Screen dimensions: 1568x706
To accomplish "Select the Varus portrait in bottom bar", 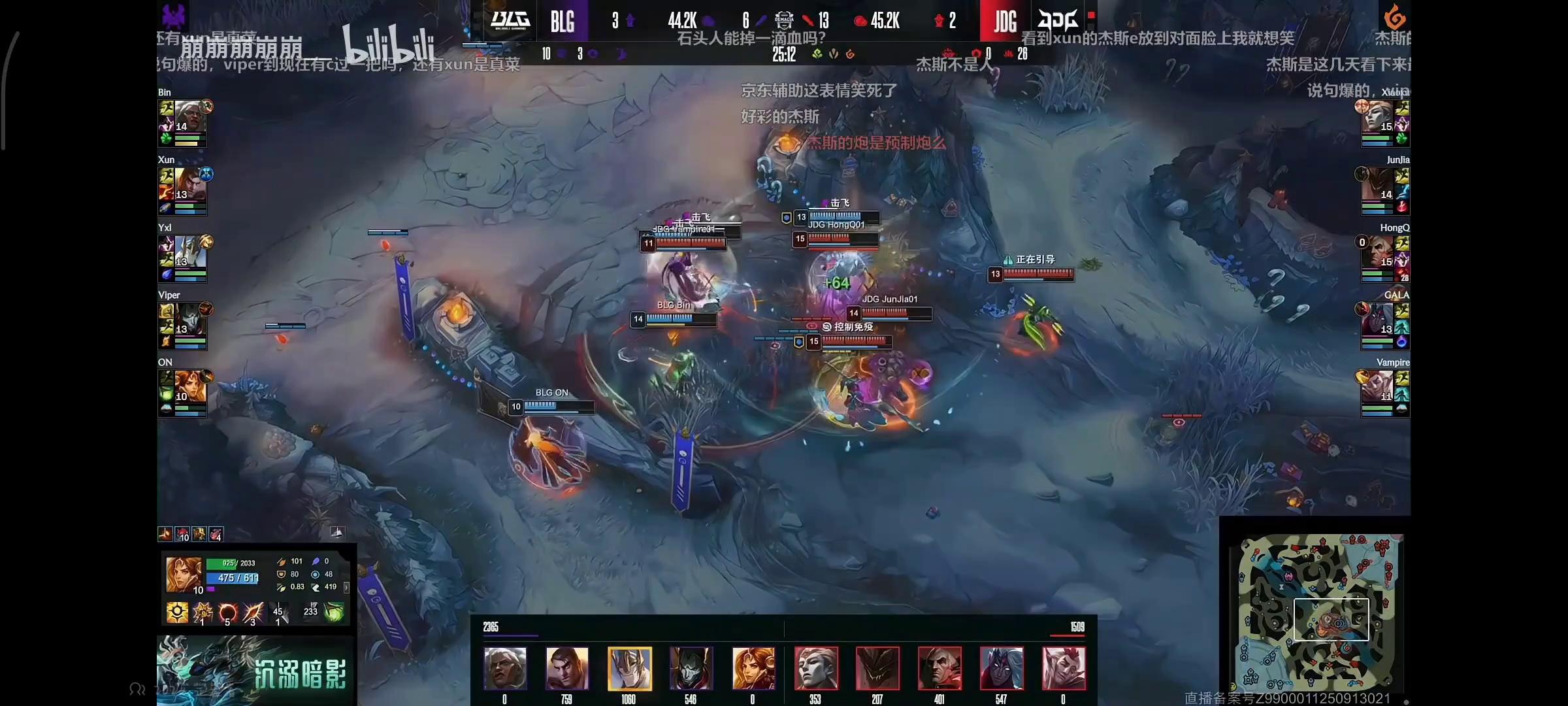I will pos(1001,669).
